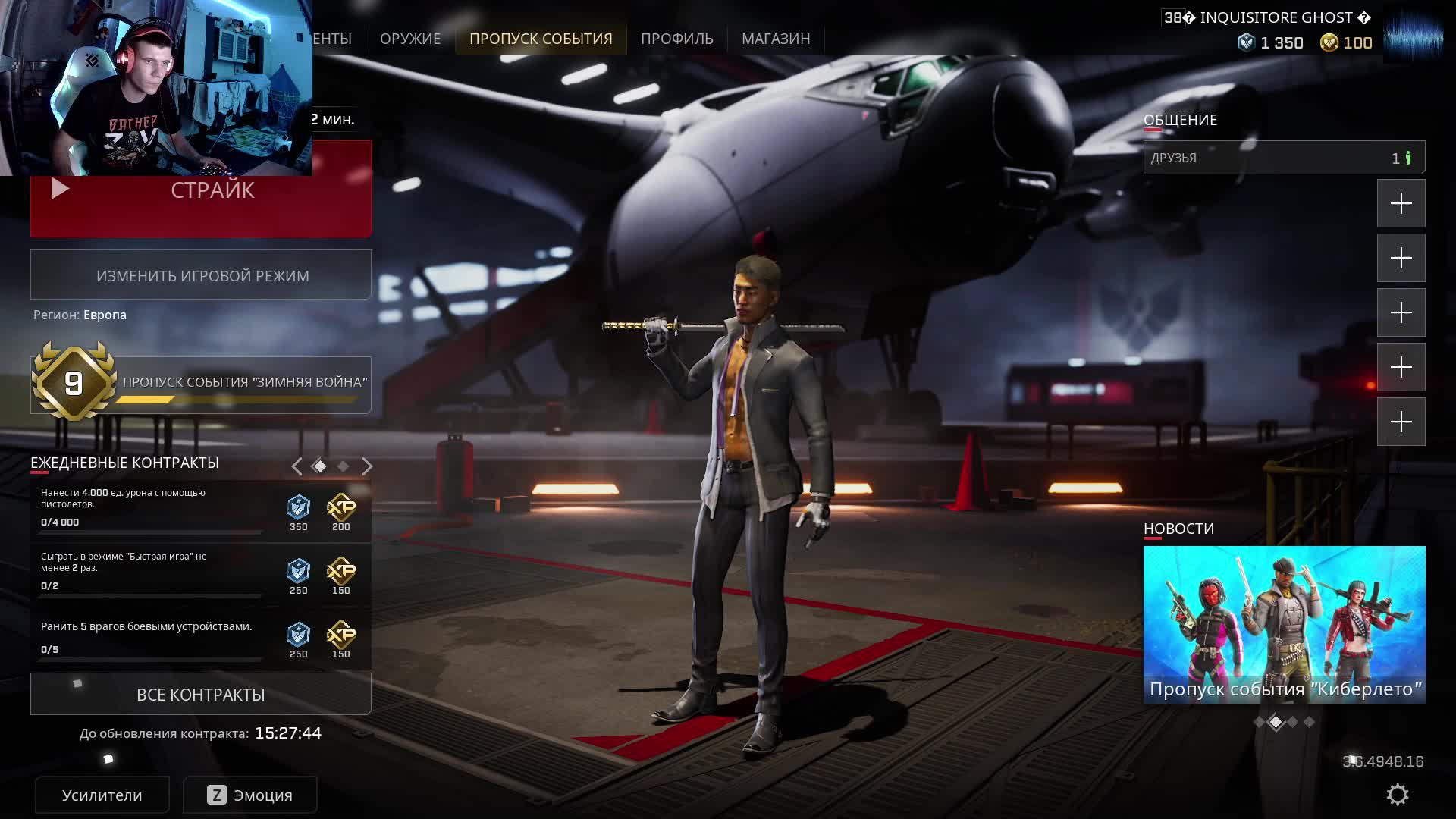Click the gold coin currency balance
The height and width of the screenshot is (819, 1456).
(x=1346, y=43)
